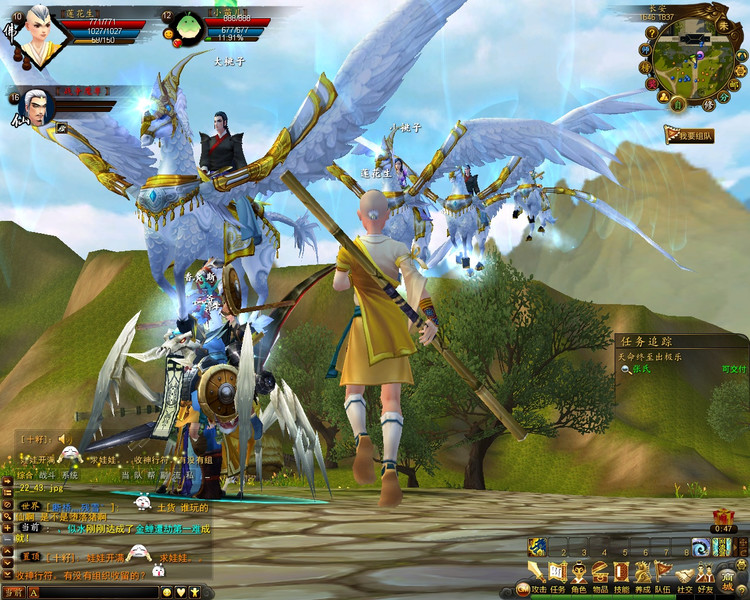Activate the blue swirl skill icon

point(701,546)
